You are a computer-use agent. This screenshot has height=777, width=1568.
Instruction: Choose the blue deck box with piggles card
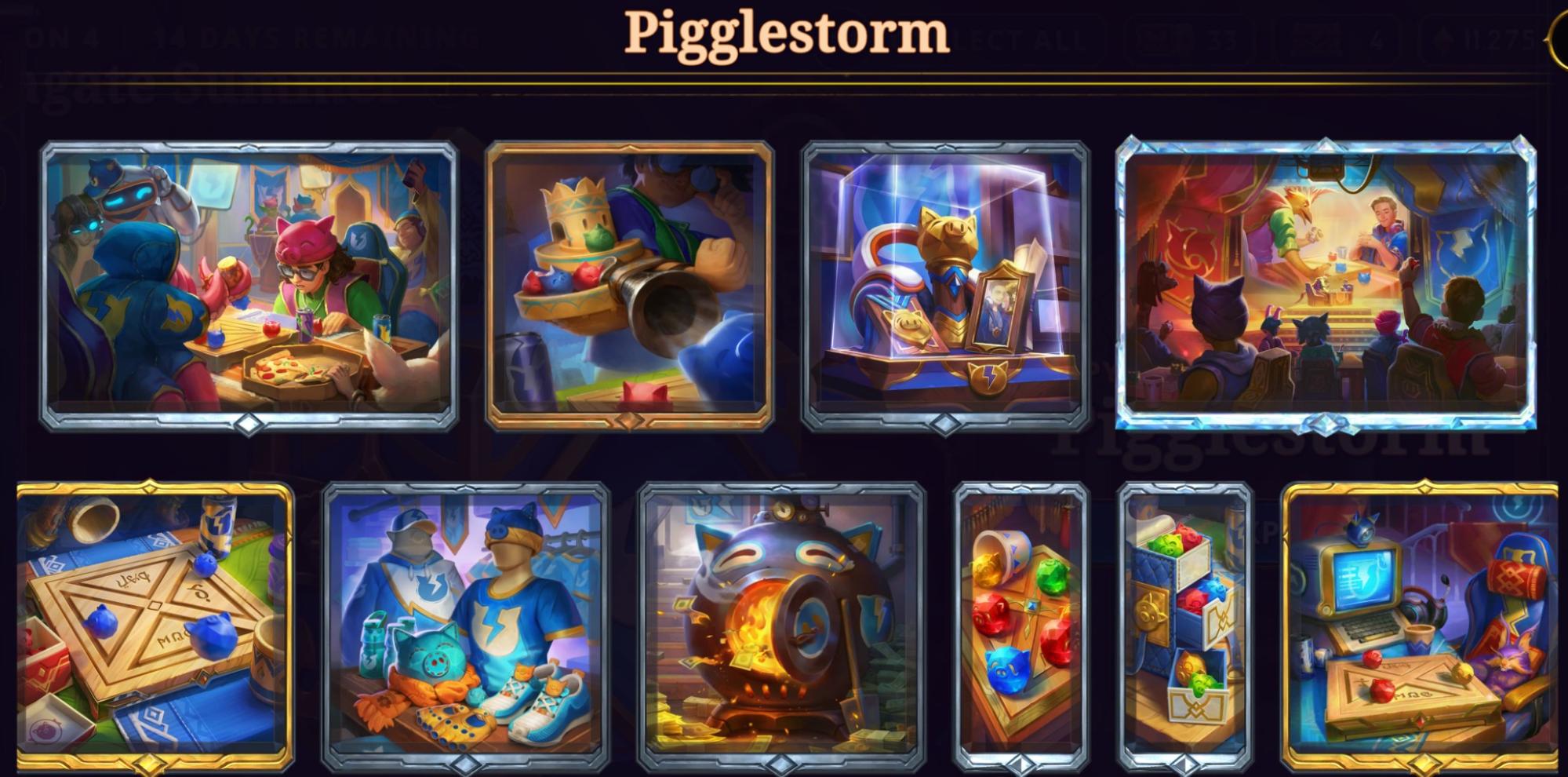(1184, 626)
